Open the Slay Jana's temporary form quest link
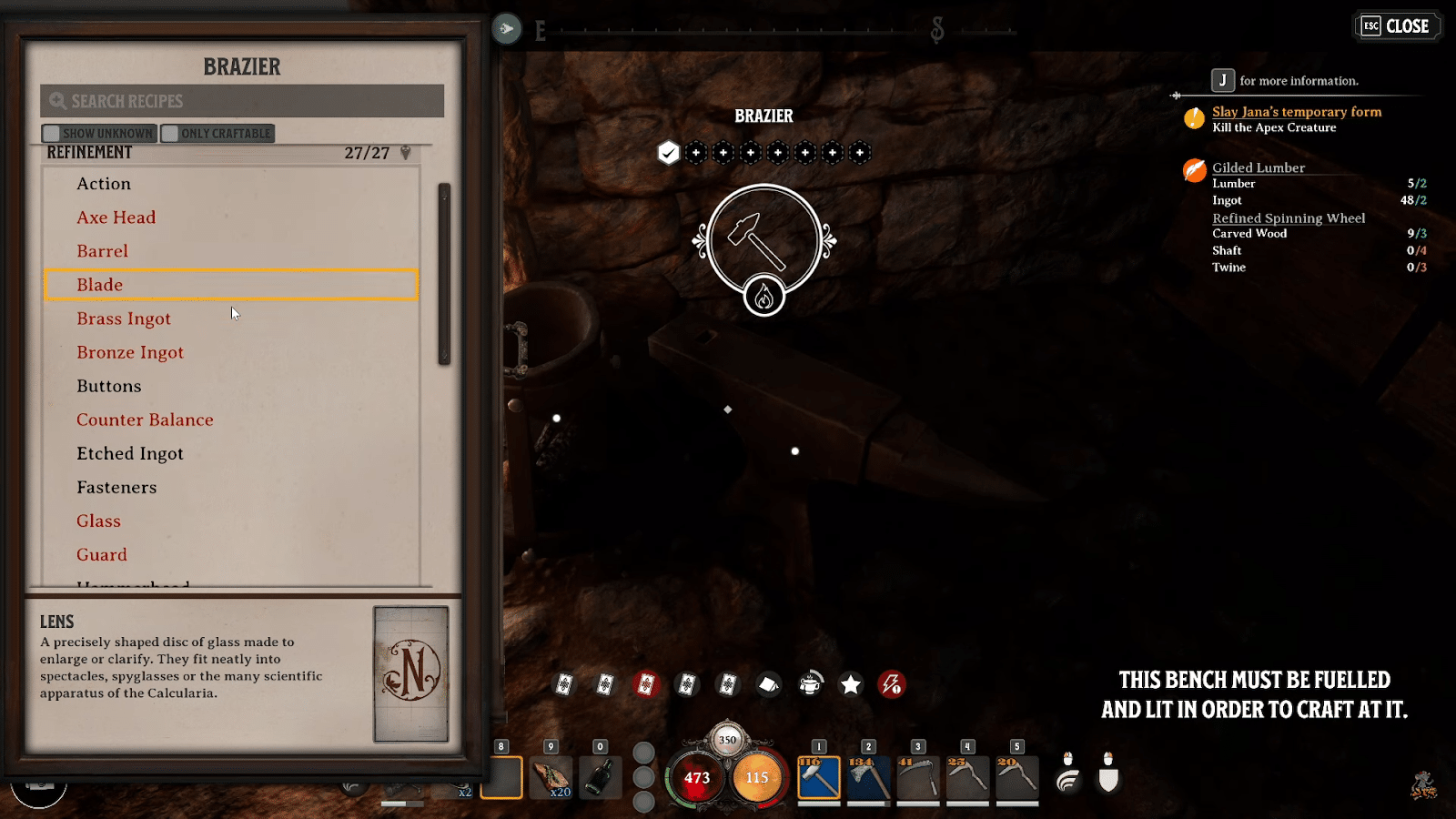Viewport: 1456px width, 819px height. coord(1296,111)
